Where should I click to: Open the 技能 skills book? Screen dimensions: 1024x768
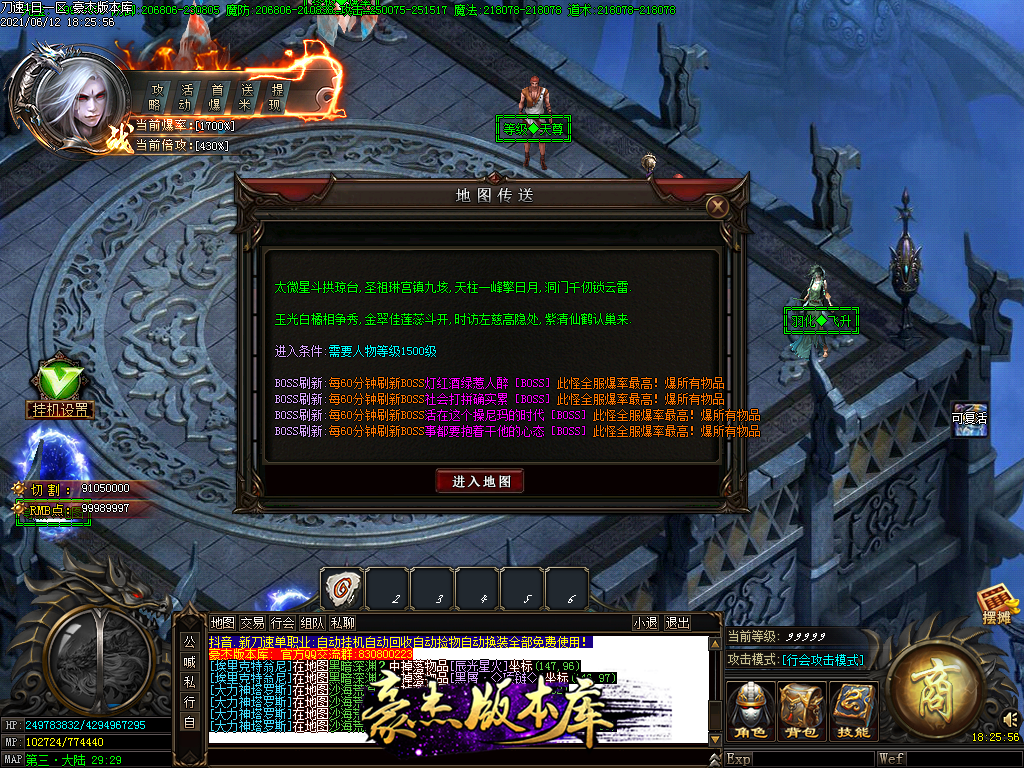click(854, 712)
